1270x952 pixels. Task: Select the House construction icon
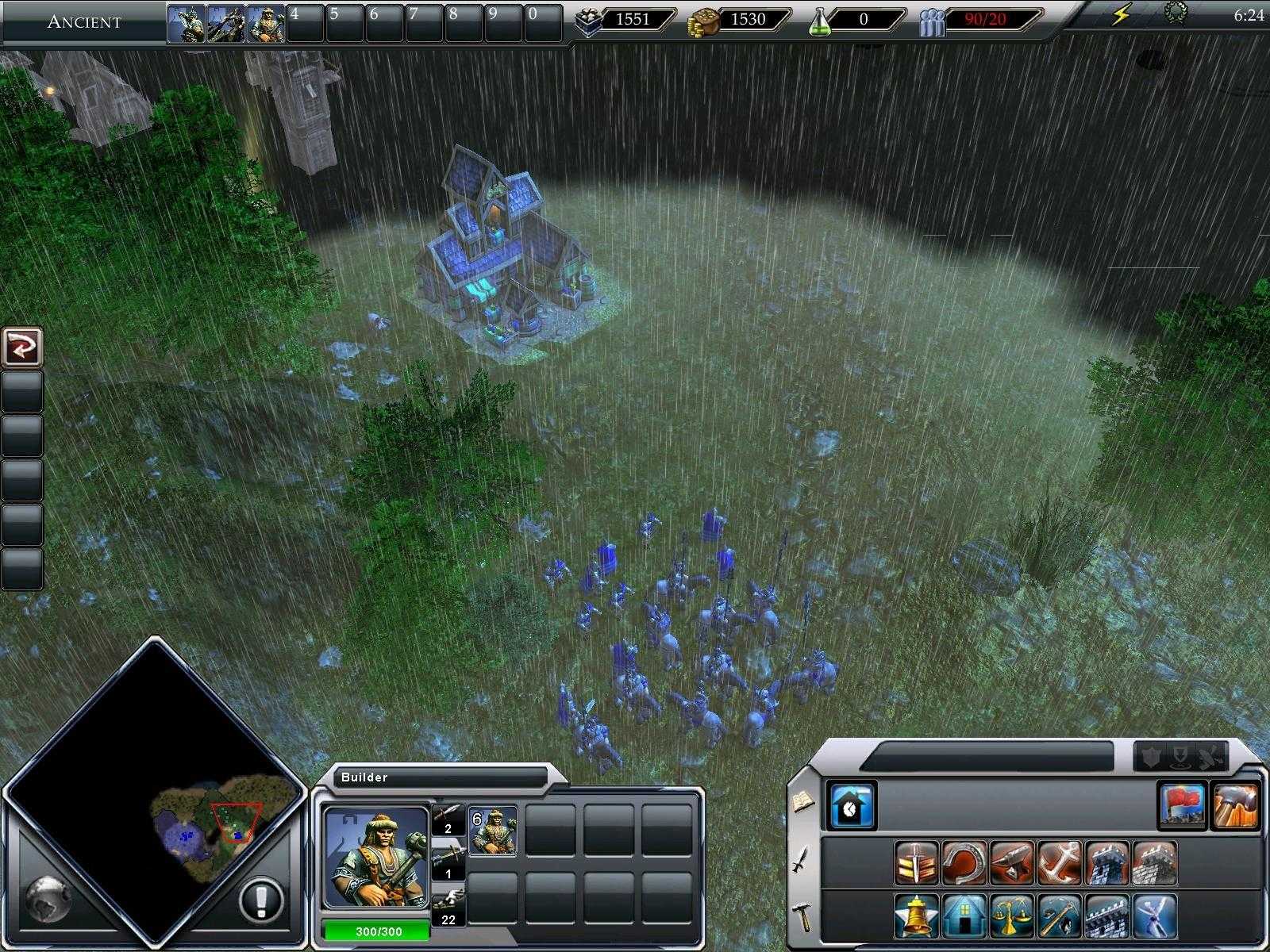tap(964, 916)
